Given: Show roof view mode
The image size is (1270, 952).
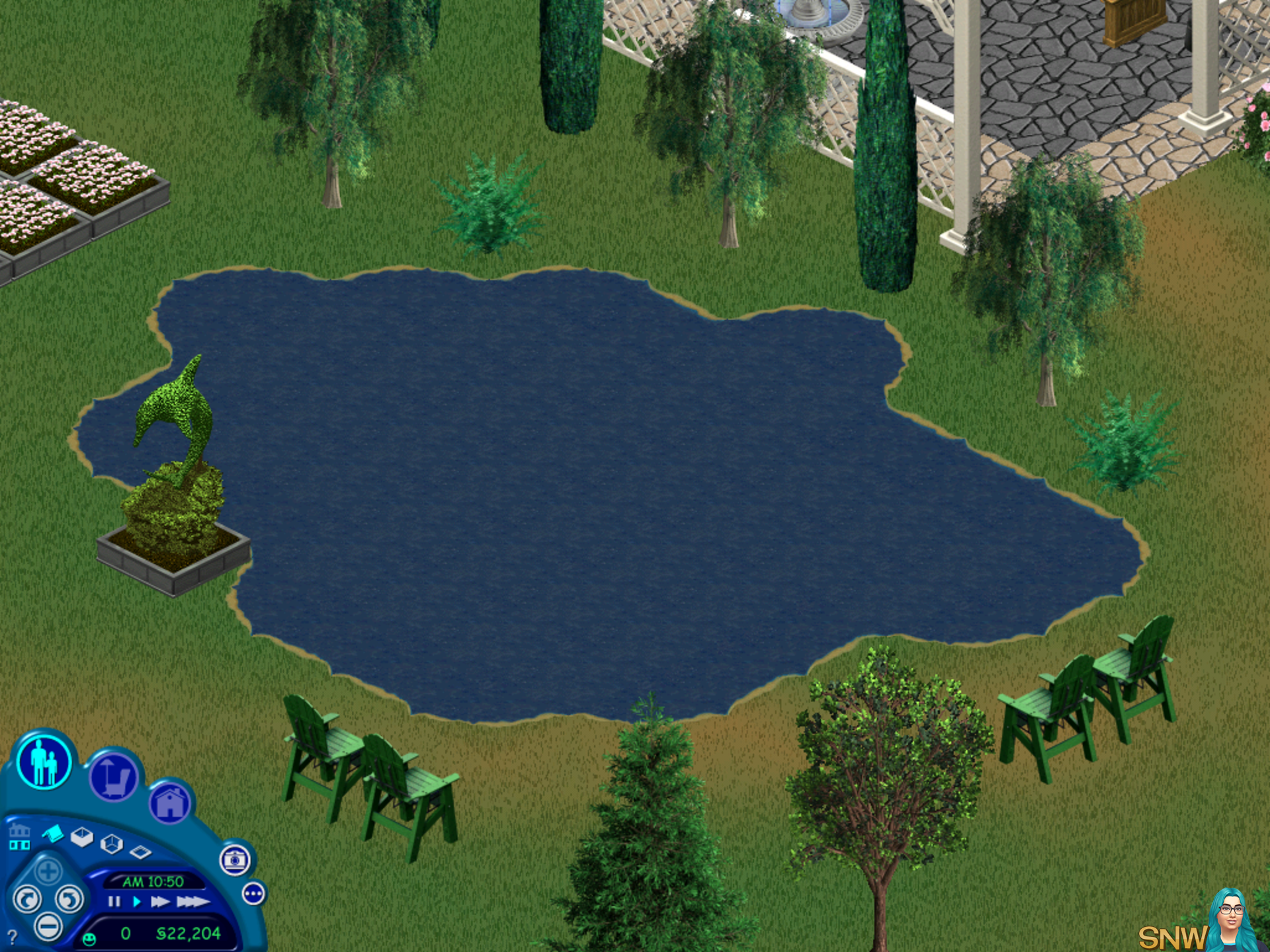Looking at the screenshot, I should pos(53,834).
